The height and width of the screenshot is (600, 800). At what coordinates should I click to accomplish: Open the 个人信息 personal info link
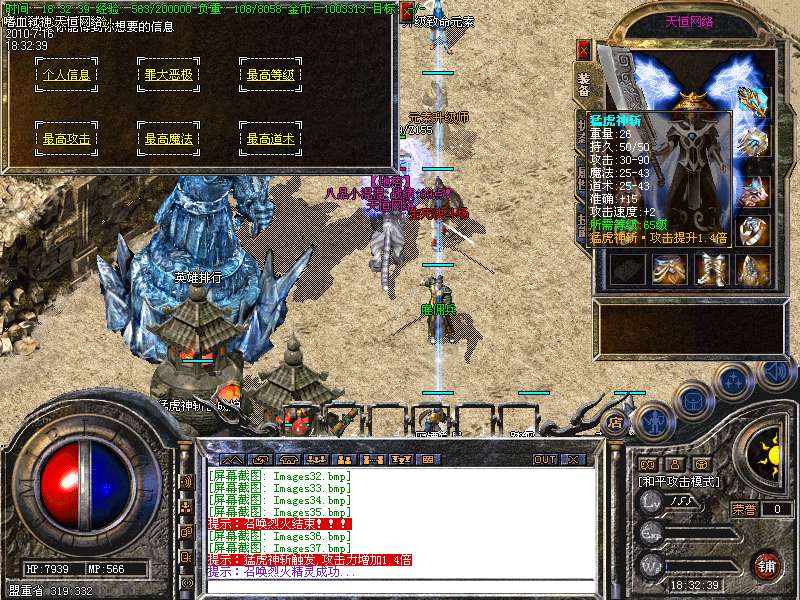66,74
